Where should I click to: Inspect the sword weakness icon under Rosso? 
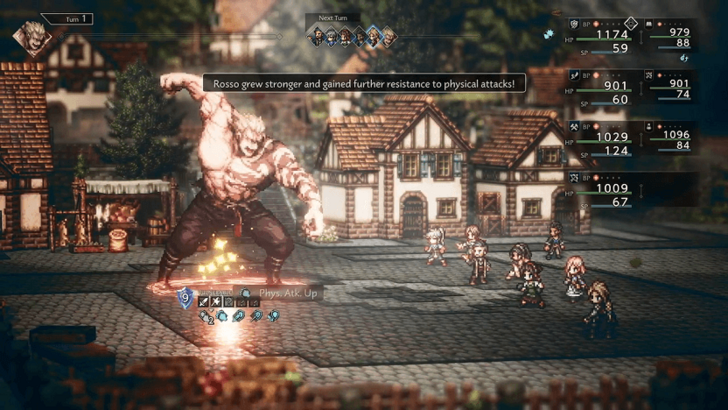coord(202,300)
